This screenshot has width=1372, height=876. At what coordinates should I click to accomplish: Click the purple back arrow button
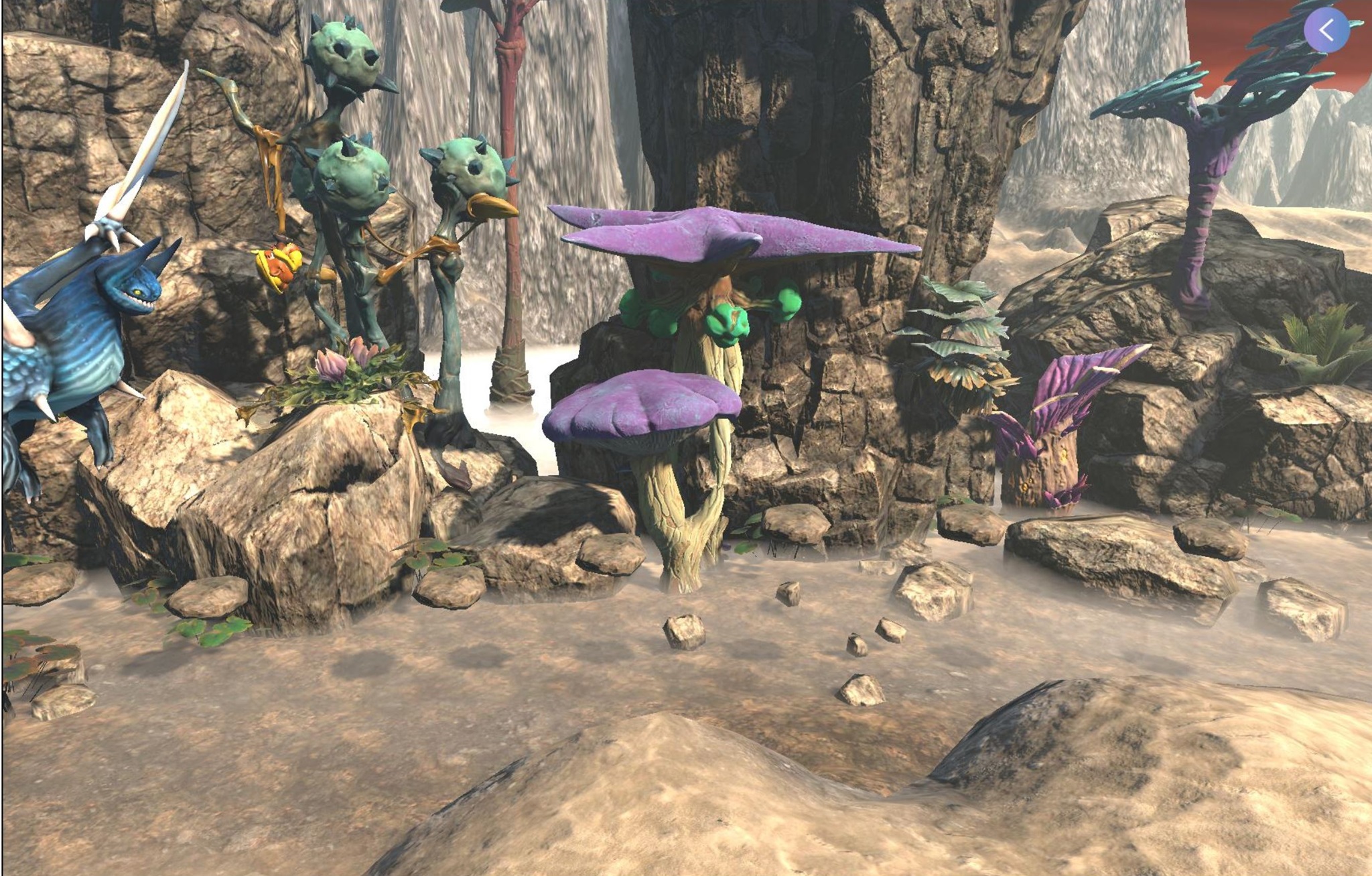(1326, 30)
